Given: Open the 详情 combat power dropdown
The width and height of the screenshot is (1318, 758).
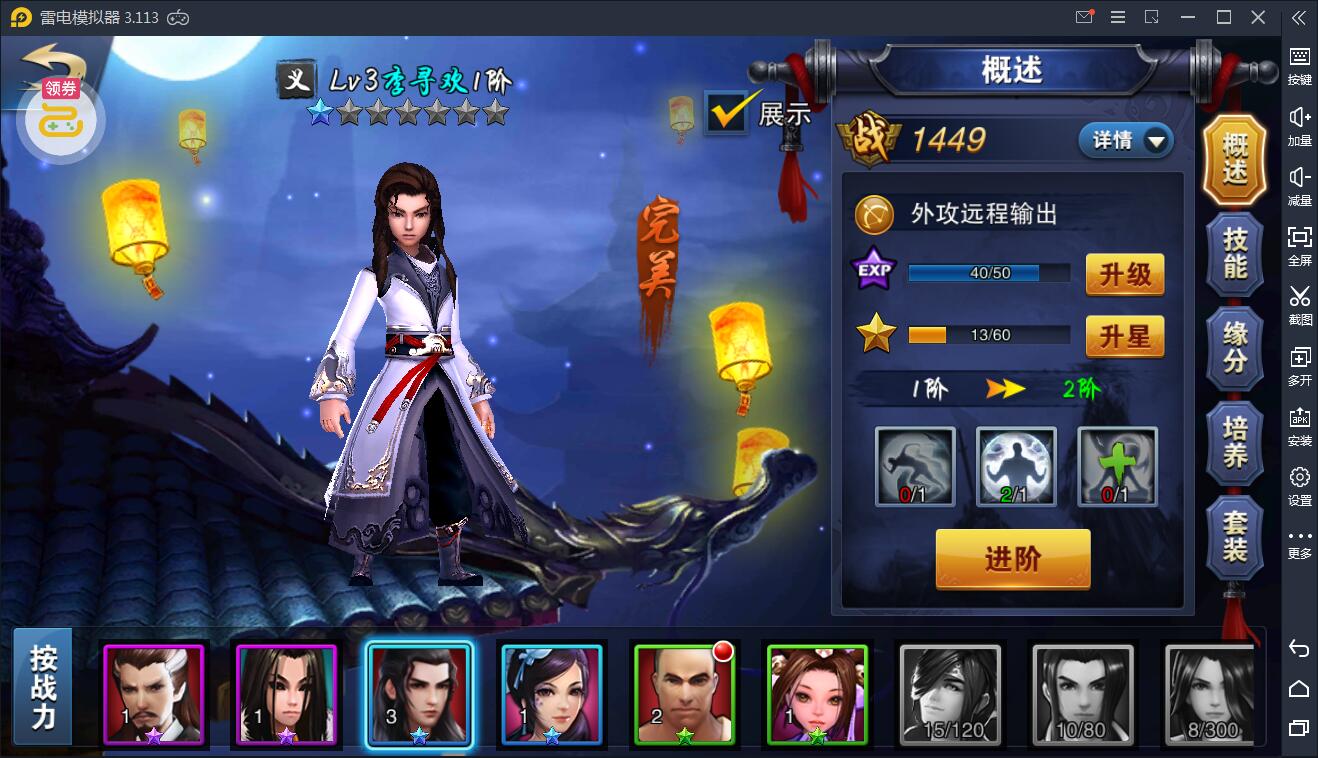Looking at the screenshot, I should 1124,141.
